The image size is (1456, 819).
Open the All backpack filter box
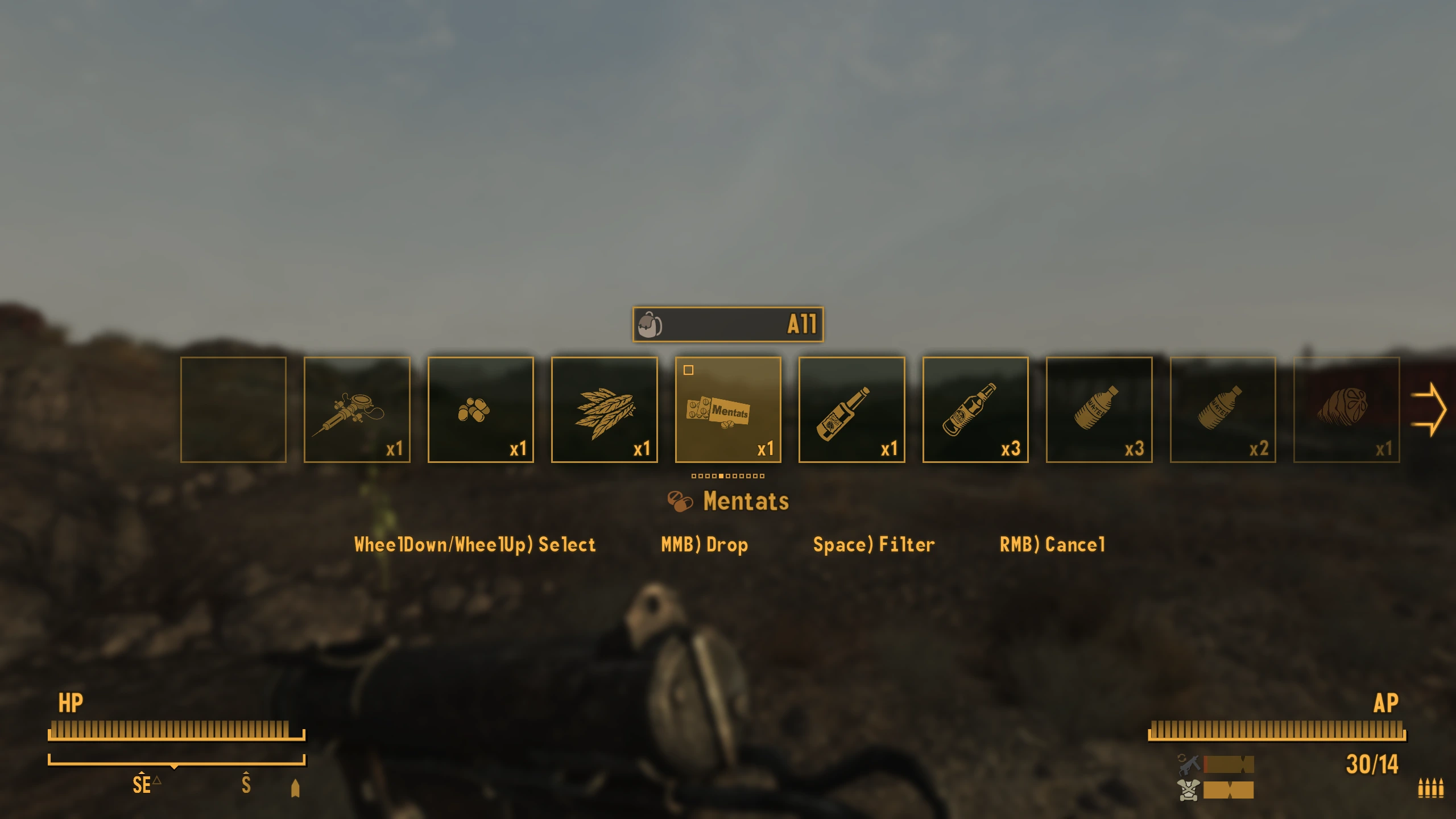pos(727,324)
